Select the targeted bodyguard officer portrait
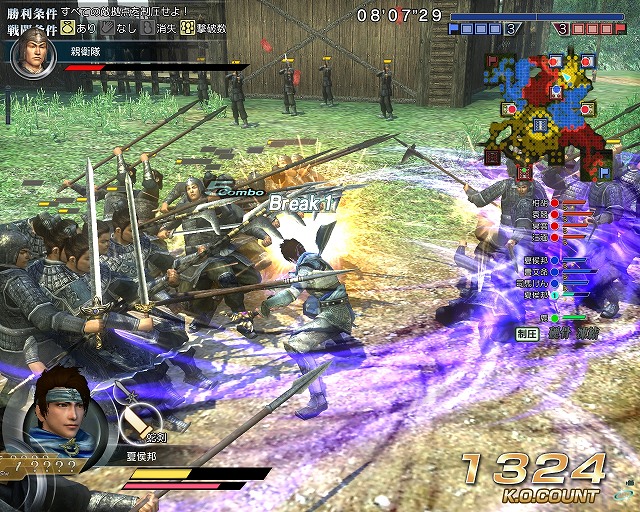640x512 pixels. point(32,56)
